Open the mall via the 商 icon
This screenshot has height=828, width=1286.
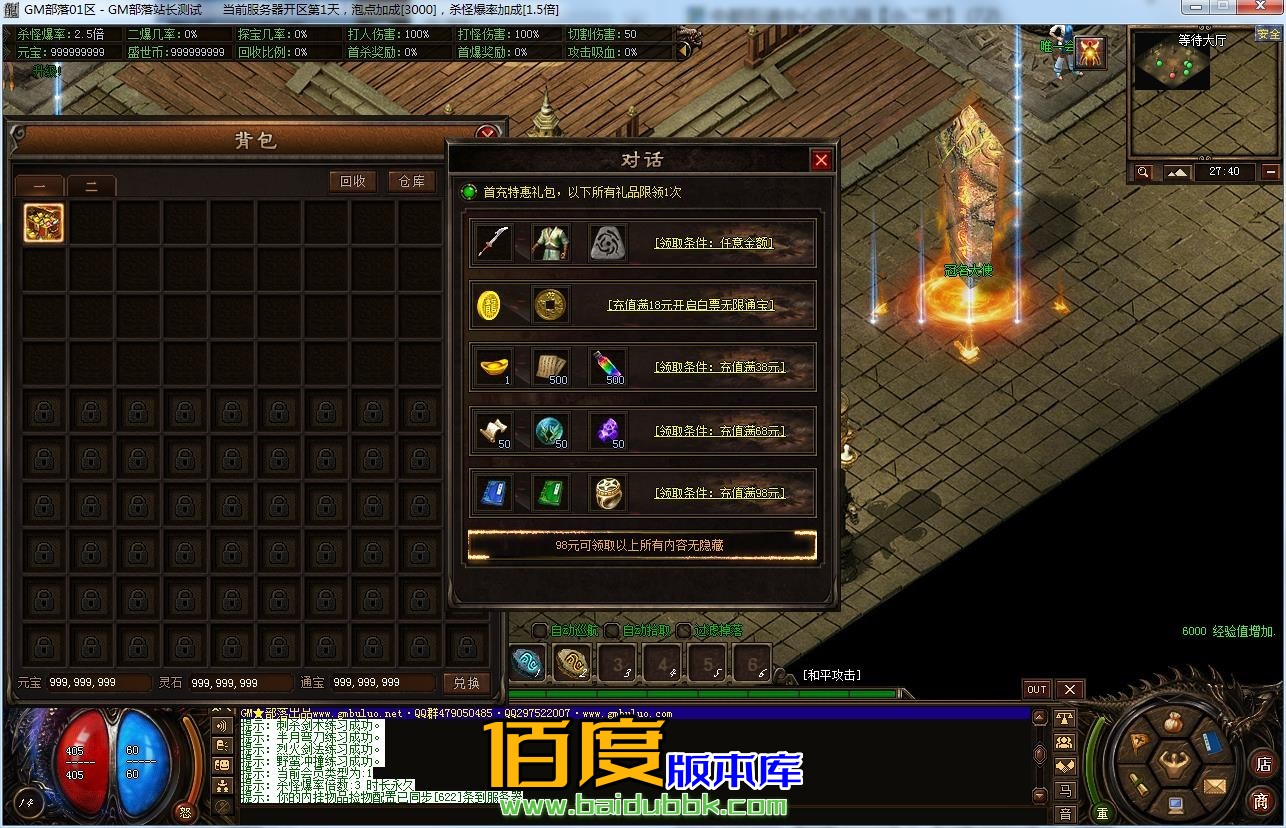[x=1262, y=799]
